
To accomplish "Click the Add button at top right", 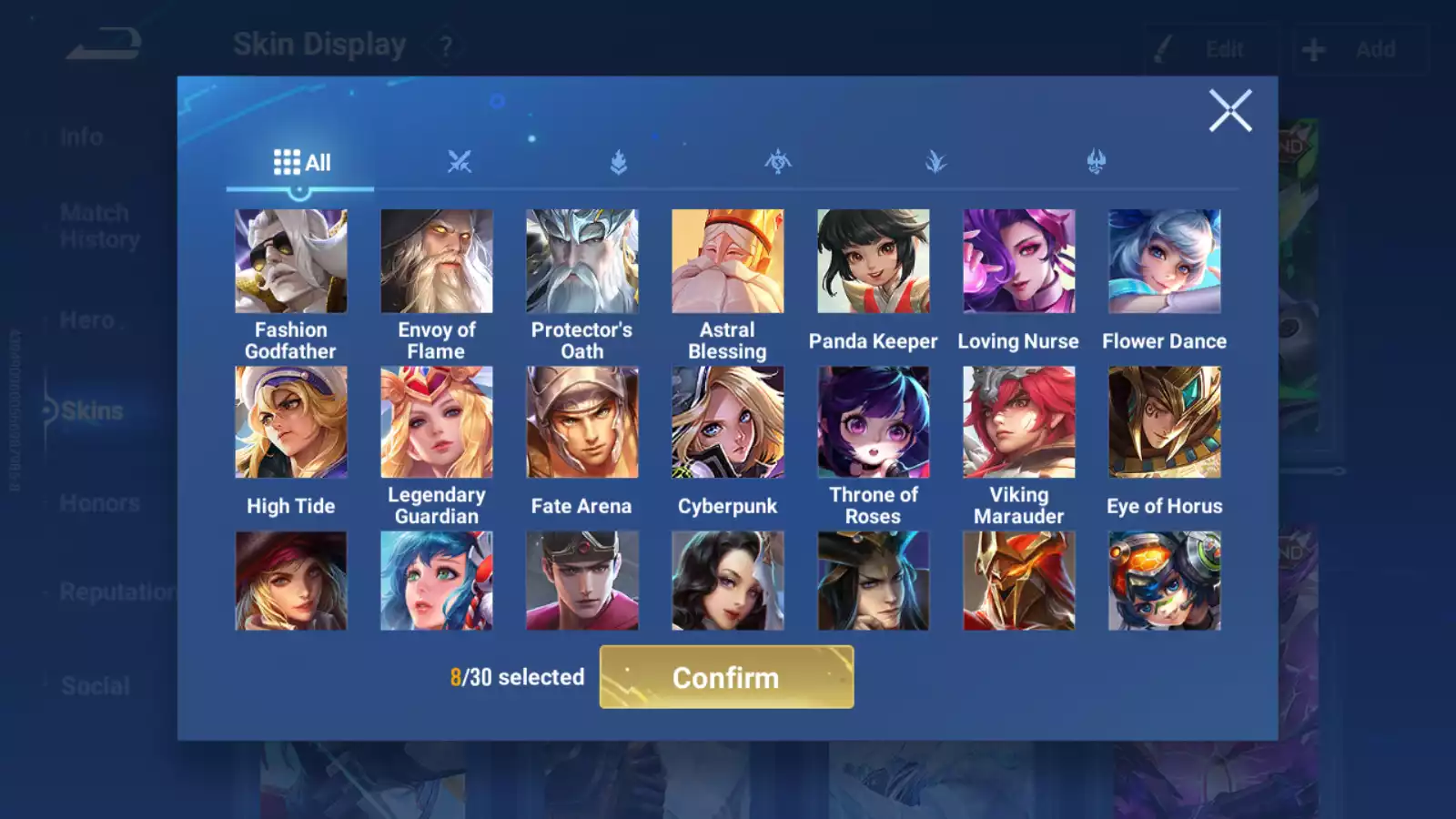I will [1360, 48].
